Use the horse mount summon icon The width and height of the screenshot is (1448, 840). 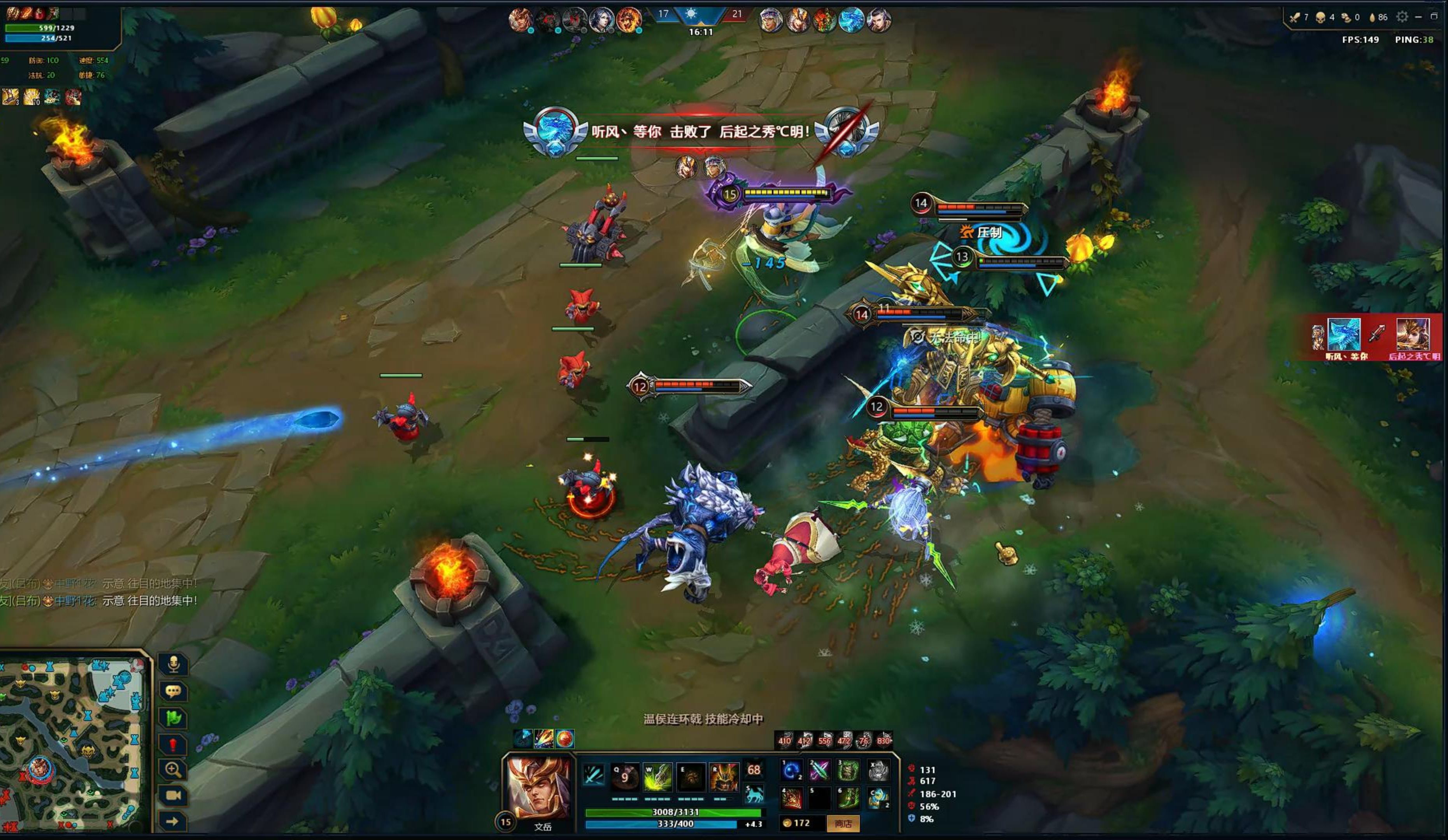pyautogui.click(x=754, y=794)
